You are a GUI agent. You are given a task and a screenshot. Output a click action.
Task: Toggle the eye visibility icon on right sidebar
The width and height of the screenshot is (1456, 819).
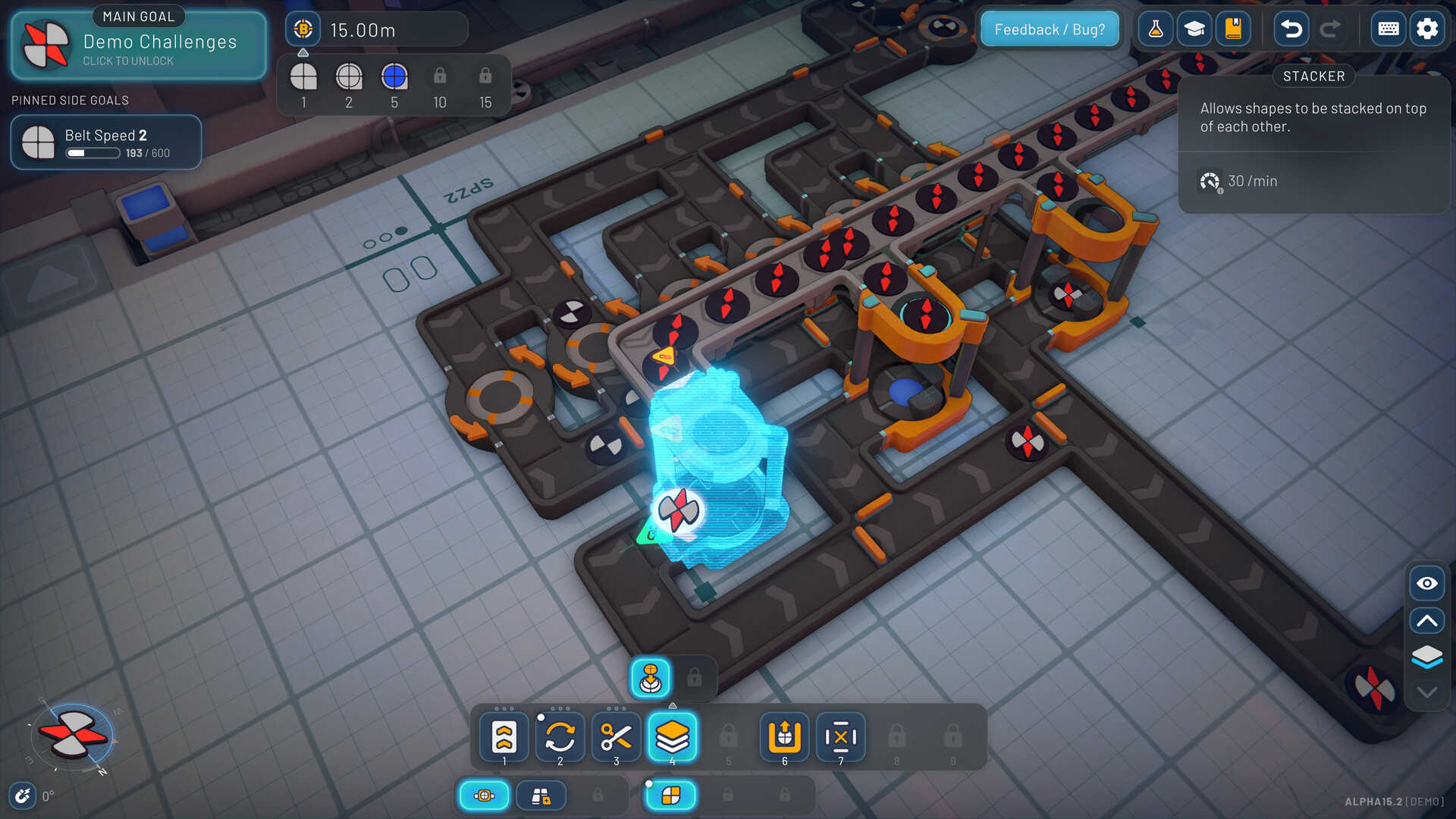1426,583
